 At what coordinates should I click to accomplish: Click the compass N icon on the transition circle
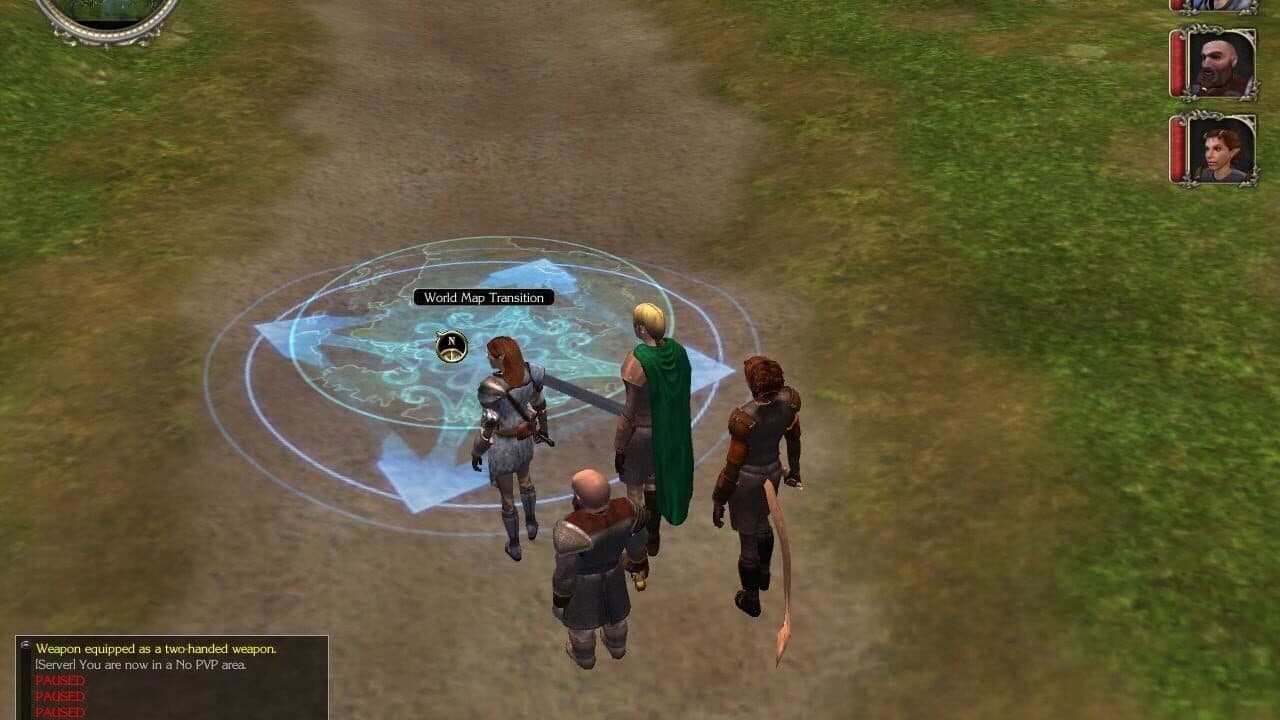click(x=449, y=345)
